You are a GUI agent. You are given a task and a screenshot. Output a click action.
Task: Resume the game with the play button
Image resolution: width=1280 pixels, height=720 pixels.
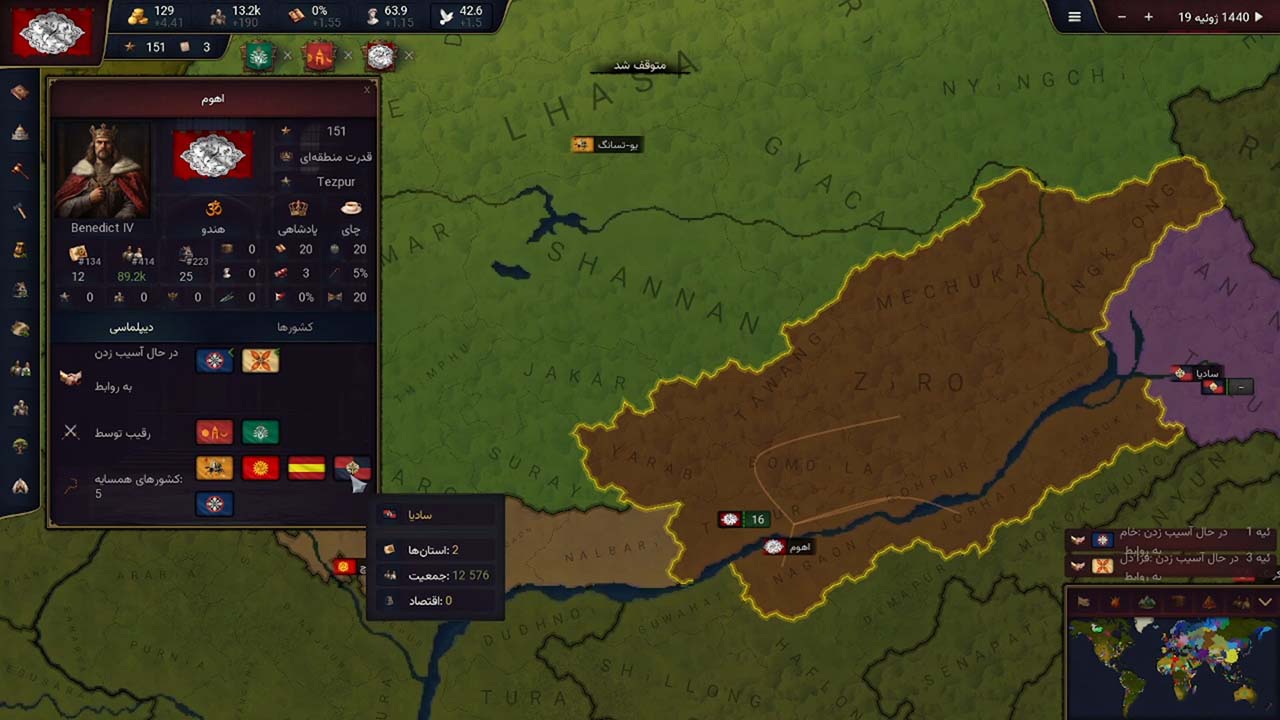[1260, 17]
